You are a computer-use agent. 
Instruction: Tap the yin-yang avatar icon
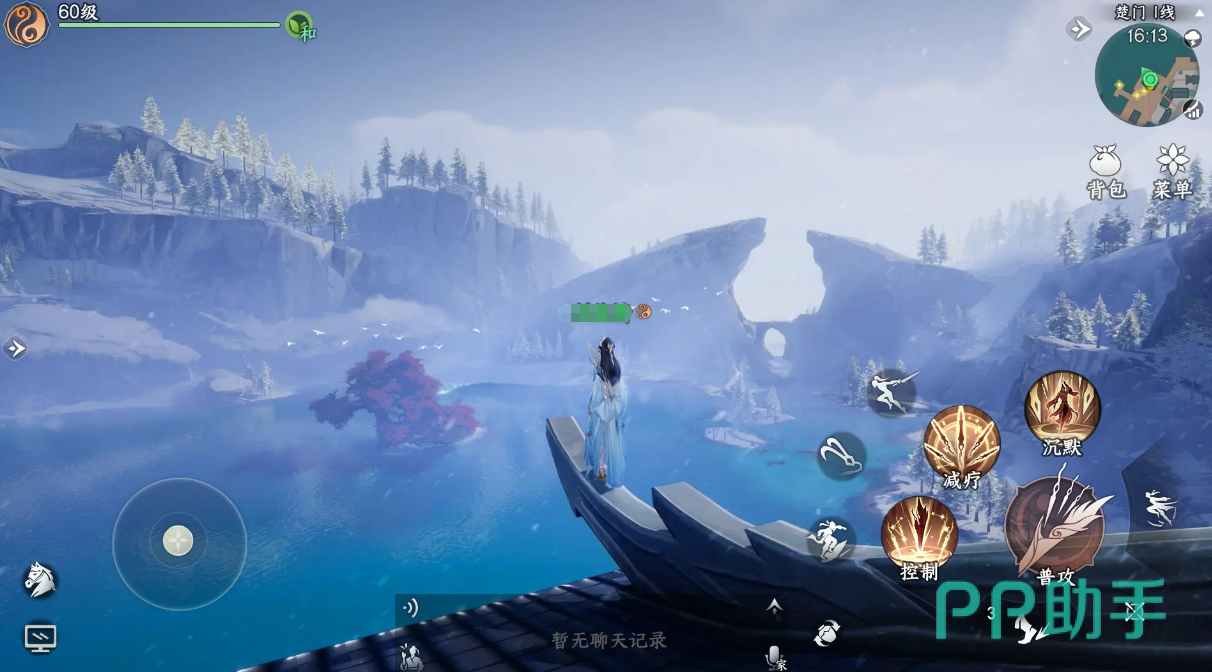[x=27, y=25]
